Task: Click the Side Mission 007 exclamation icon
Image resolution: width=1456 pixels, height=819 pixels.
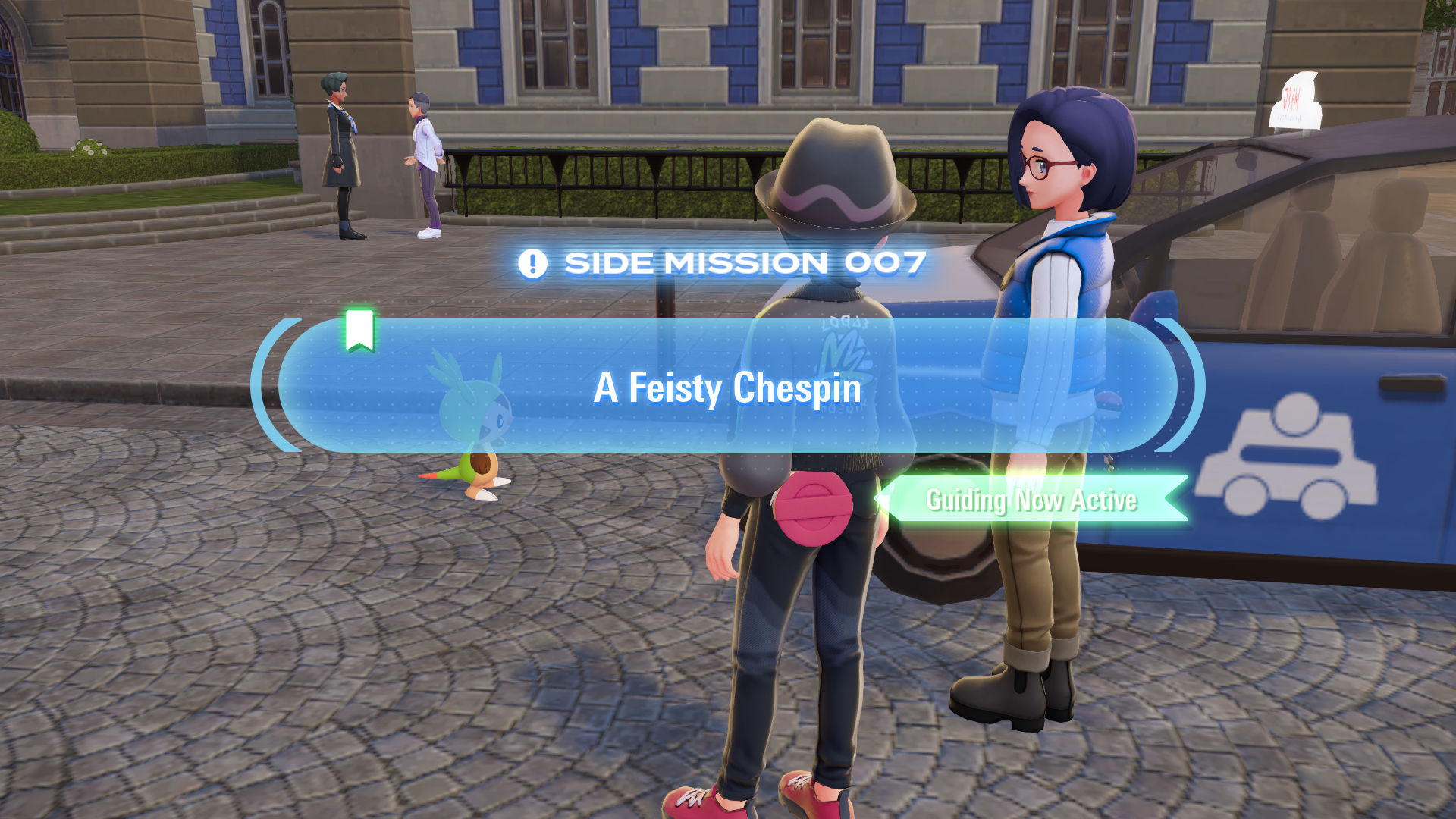Action: [x=532, y=264]
